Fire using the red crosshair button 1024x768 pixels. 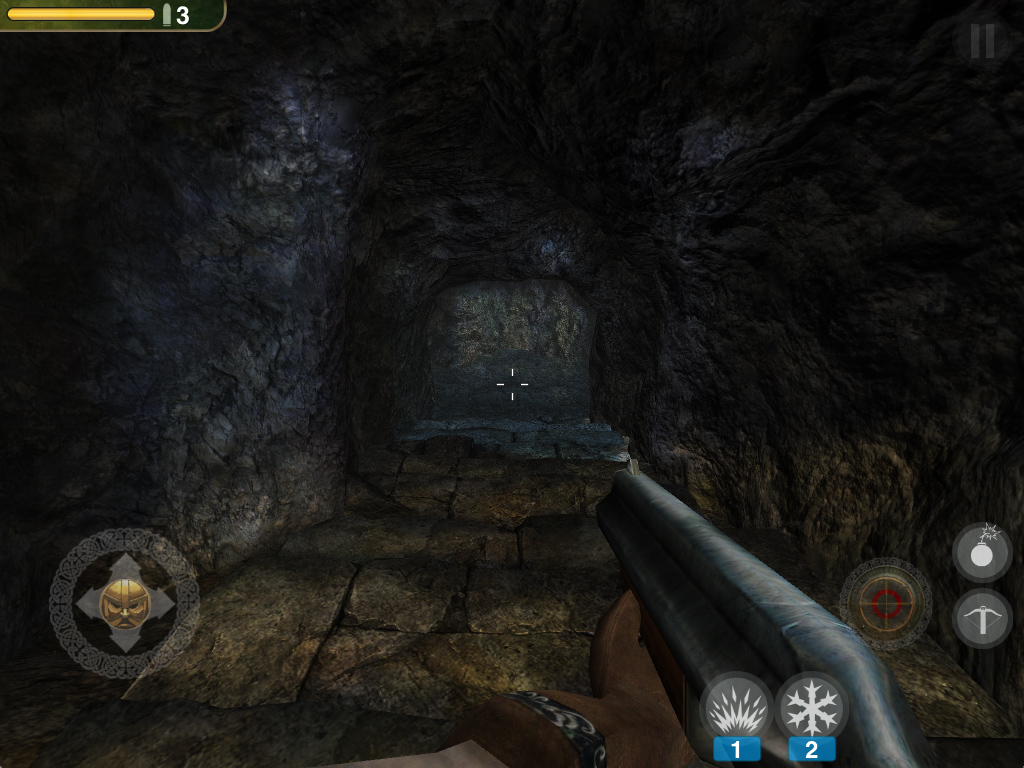coord(886,603)
